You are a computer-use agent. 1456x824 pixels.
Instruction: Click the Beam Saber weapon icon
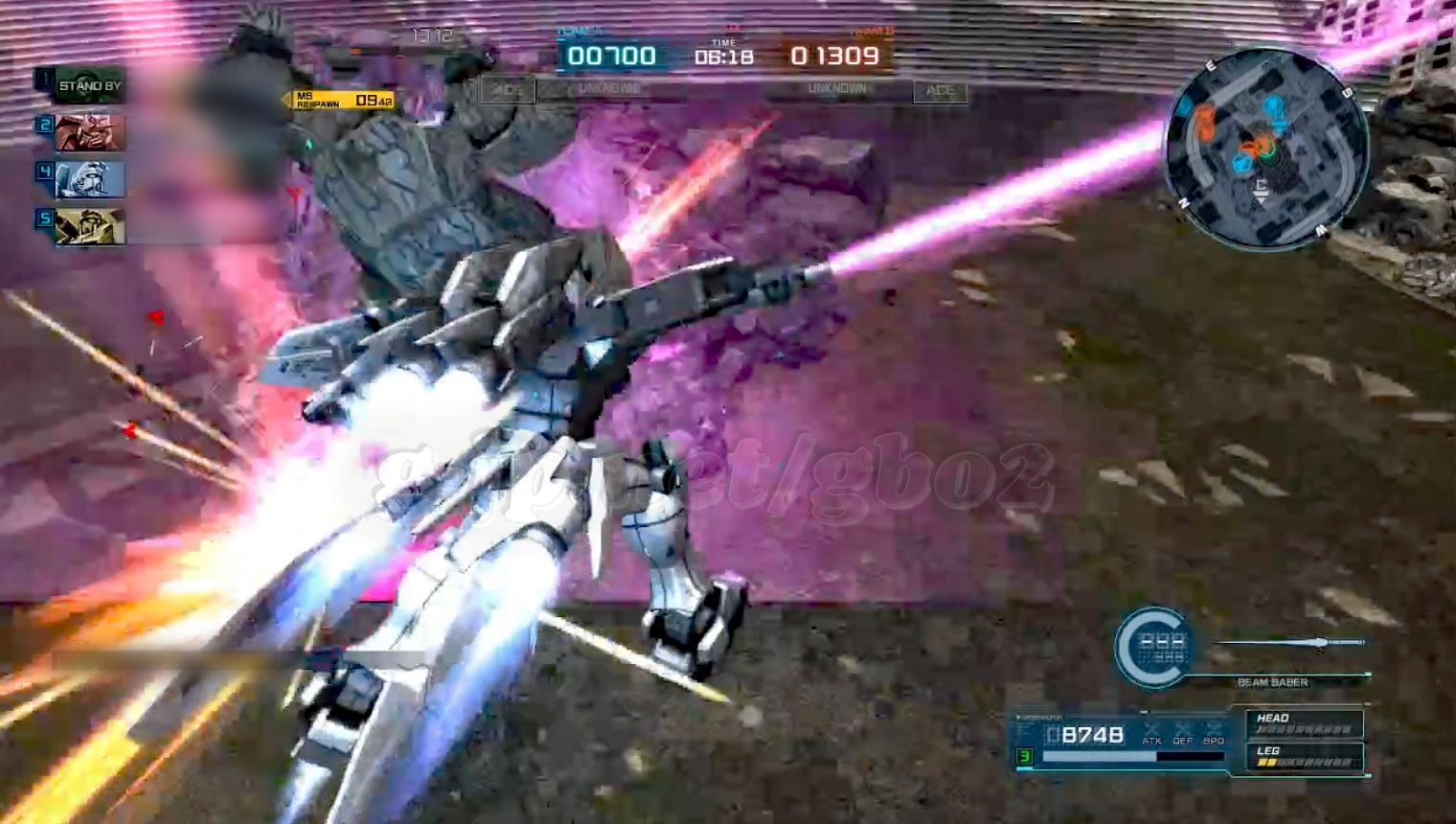tap(1290, 642)
